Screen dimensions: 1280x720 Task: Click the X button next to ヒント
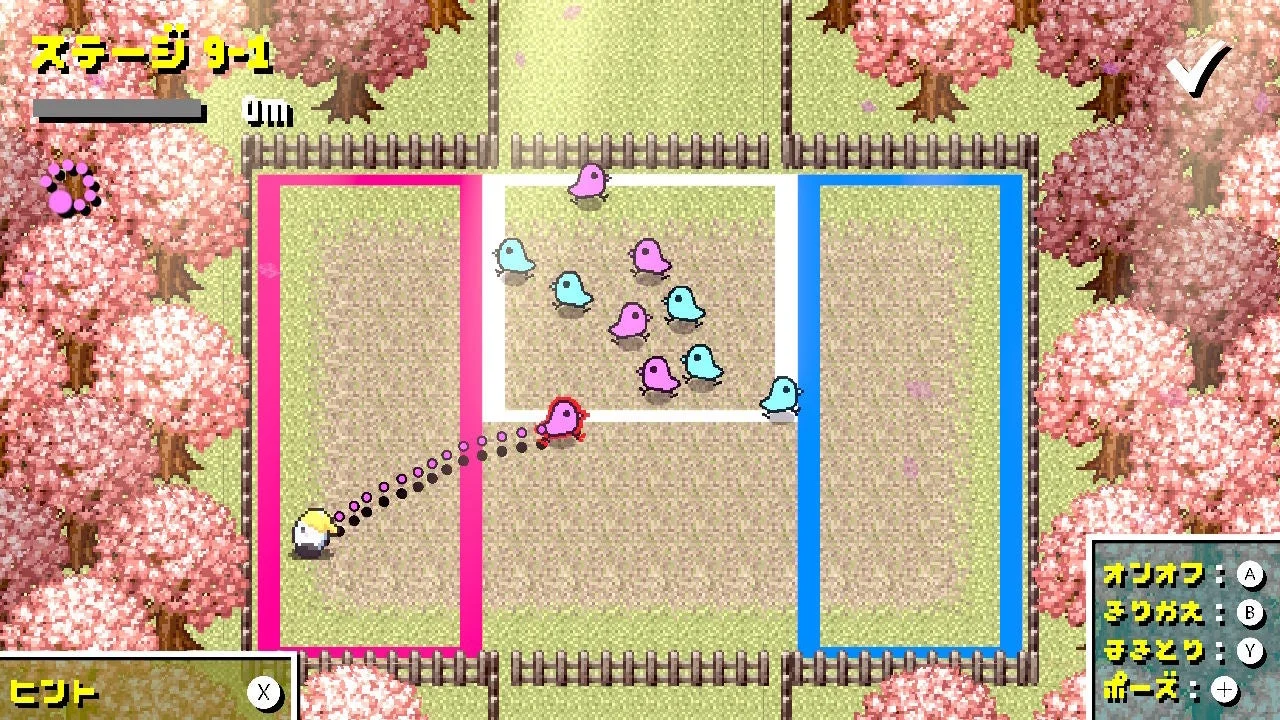pyautogui.click(x=265, y=693)
